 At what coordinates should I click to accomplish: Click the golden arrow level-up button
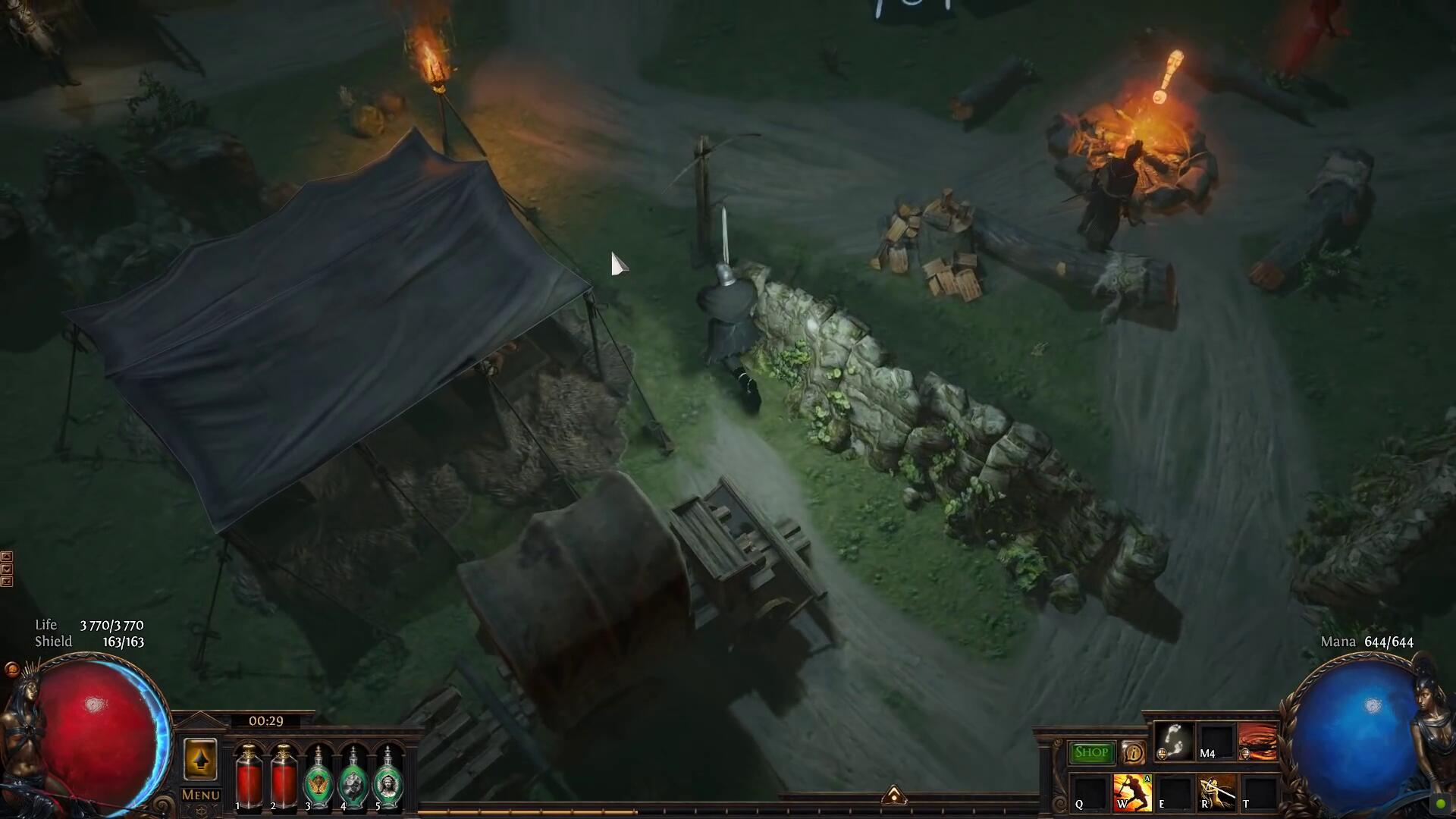point(200,759)
